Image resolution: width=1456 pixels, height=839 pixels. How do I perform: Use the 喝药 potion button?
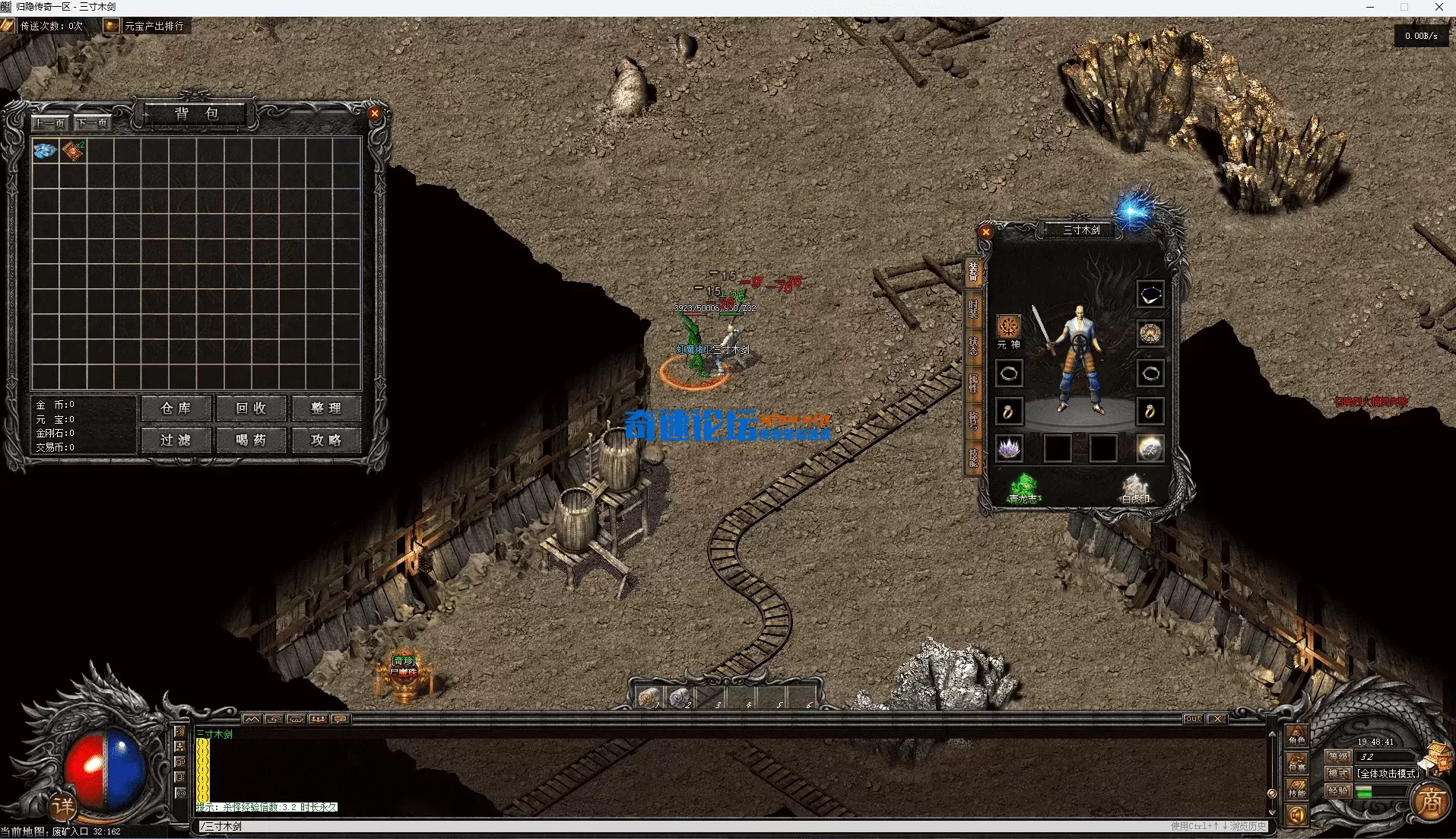click(x=251, y=440)
